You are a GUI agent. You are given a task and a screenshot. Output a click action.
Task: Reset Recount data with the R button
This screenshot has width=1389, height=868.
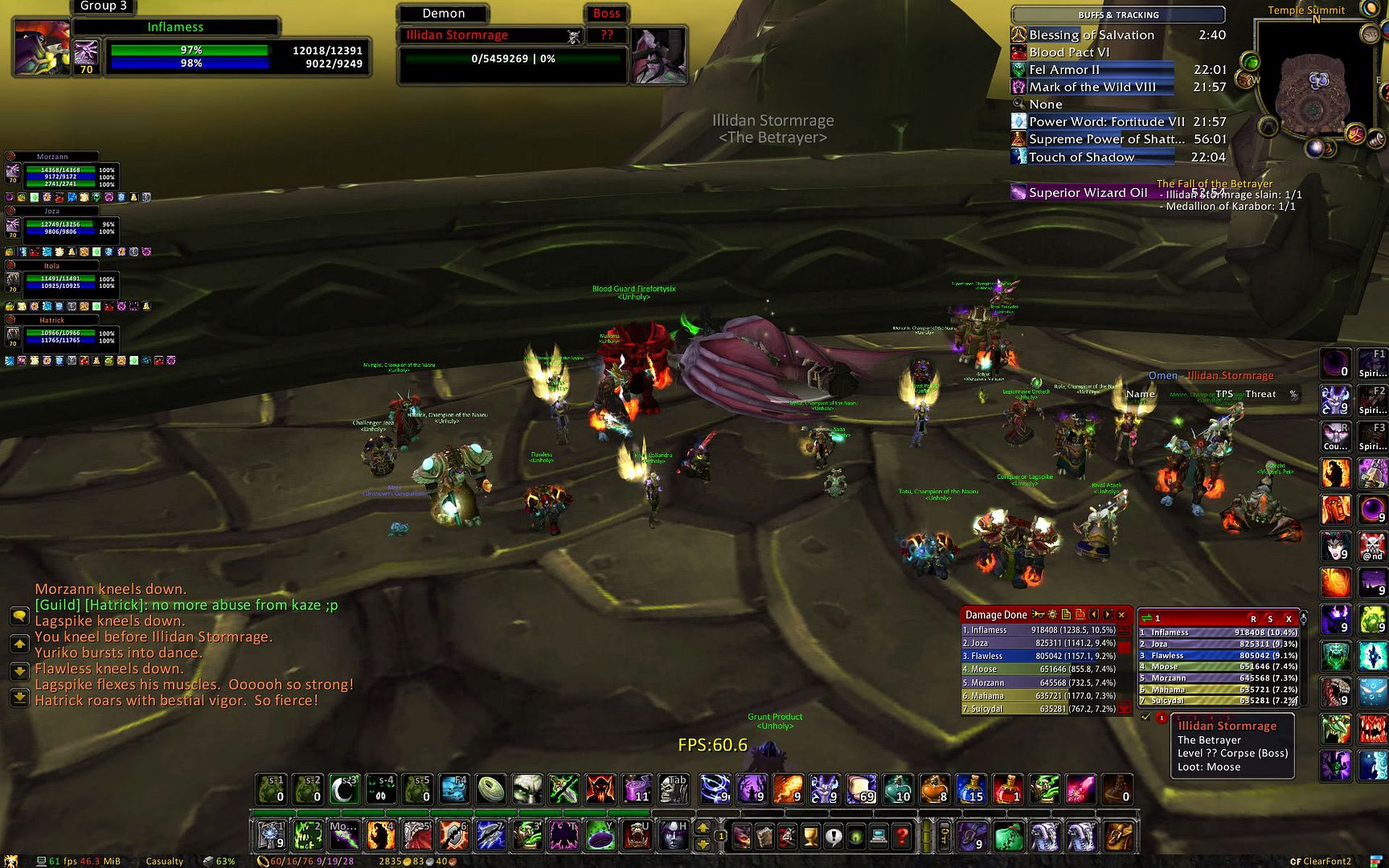(1253, 619)
